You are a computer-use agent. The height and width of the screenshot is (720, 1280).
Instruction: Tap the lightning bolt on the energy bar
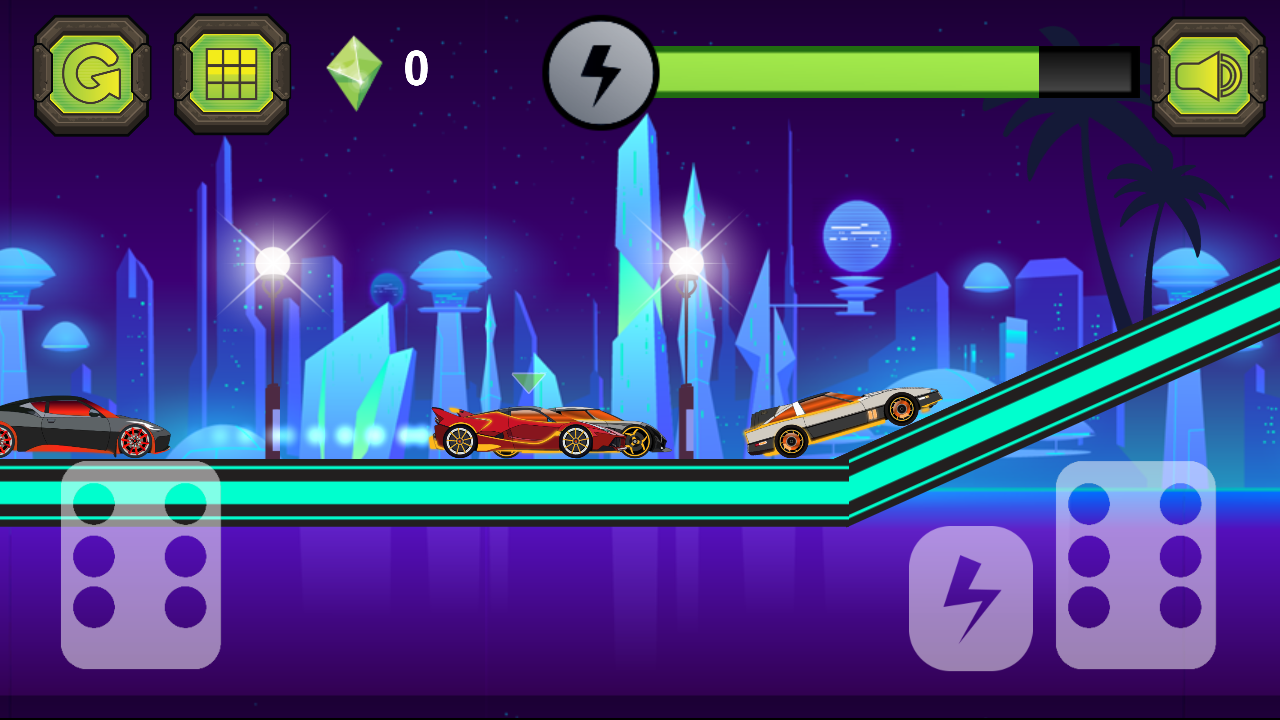(x=600, y=70)
